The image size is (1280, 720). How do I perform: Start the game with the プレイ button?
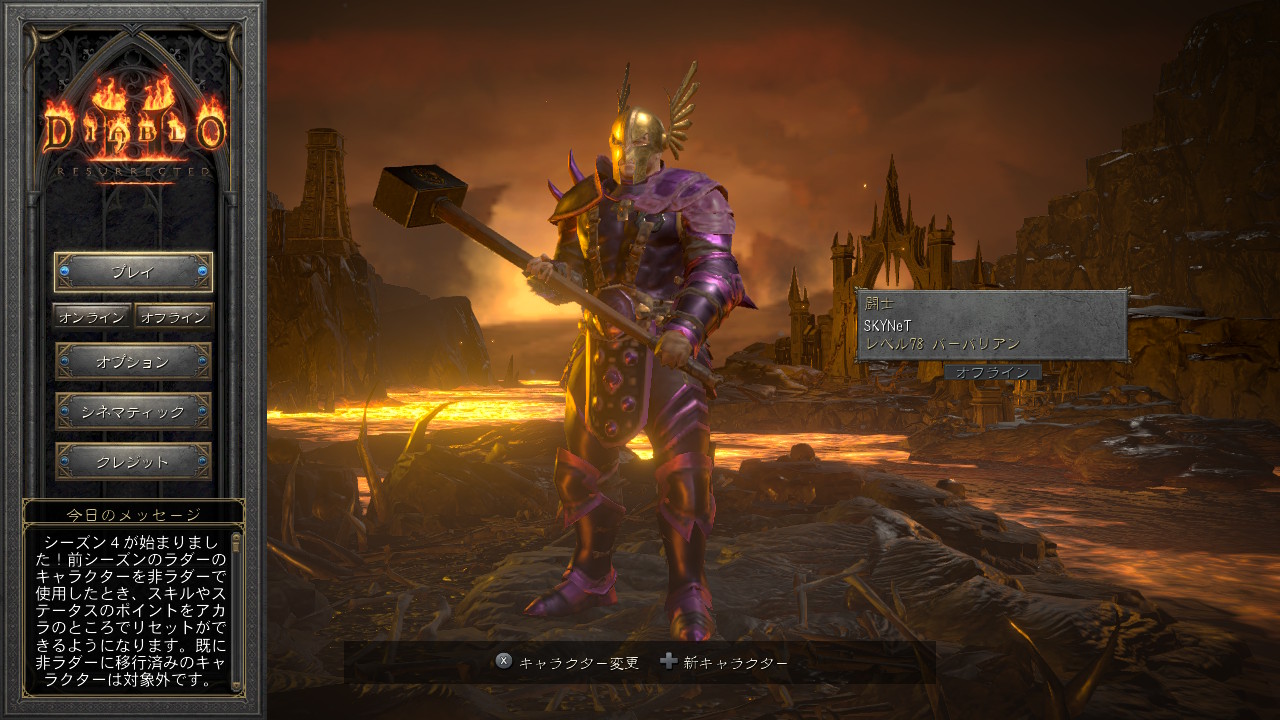(x=133, y=272)
